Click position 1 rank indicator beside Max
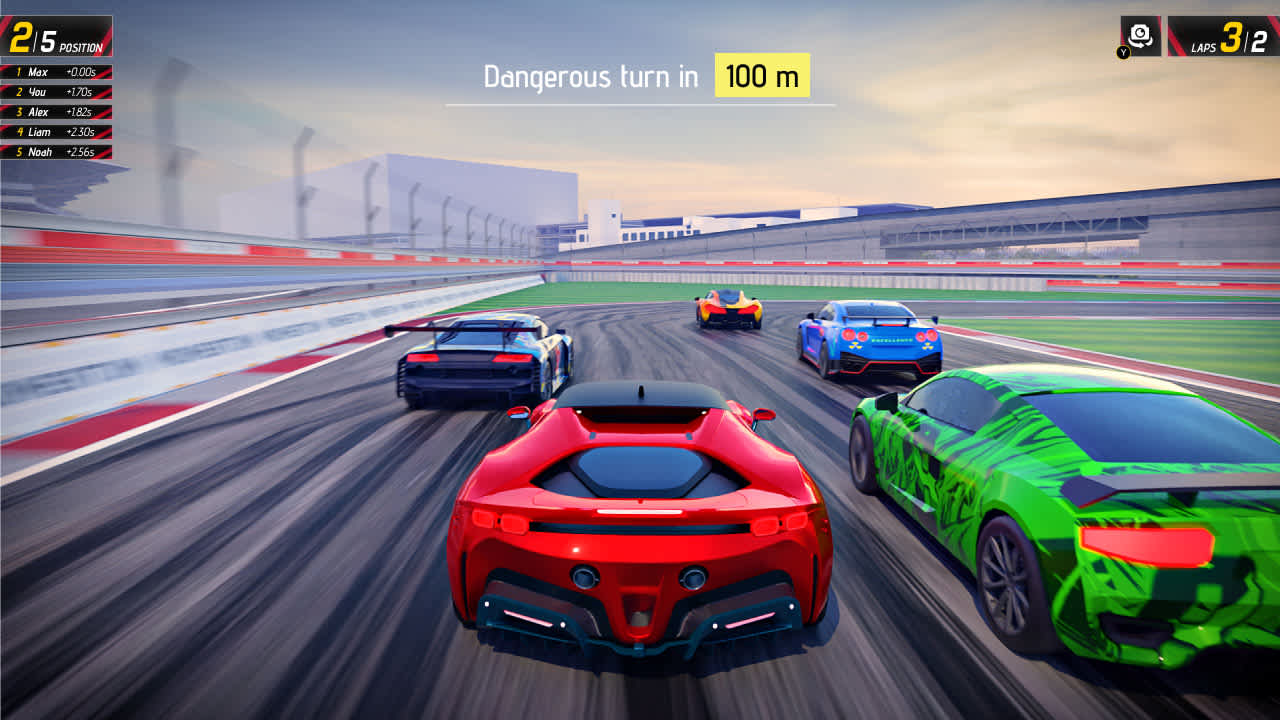The height and width of the screenshot is (720, 1280). pyautogui.click(x=18, y=72)
